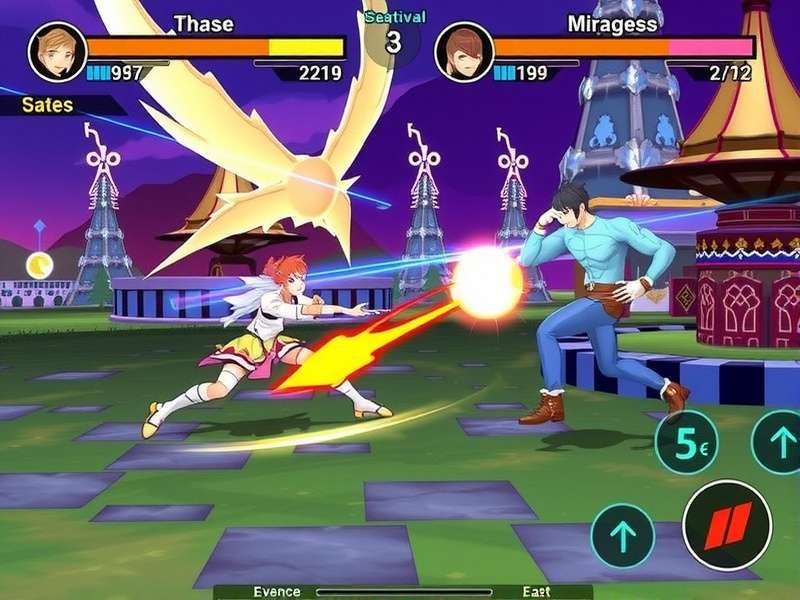
Task: Open the Sates label tab
Action: [x=50, y=104]
